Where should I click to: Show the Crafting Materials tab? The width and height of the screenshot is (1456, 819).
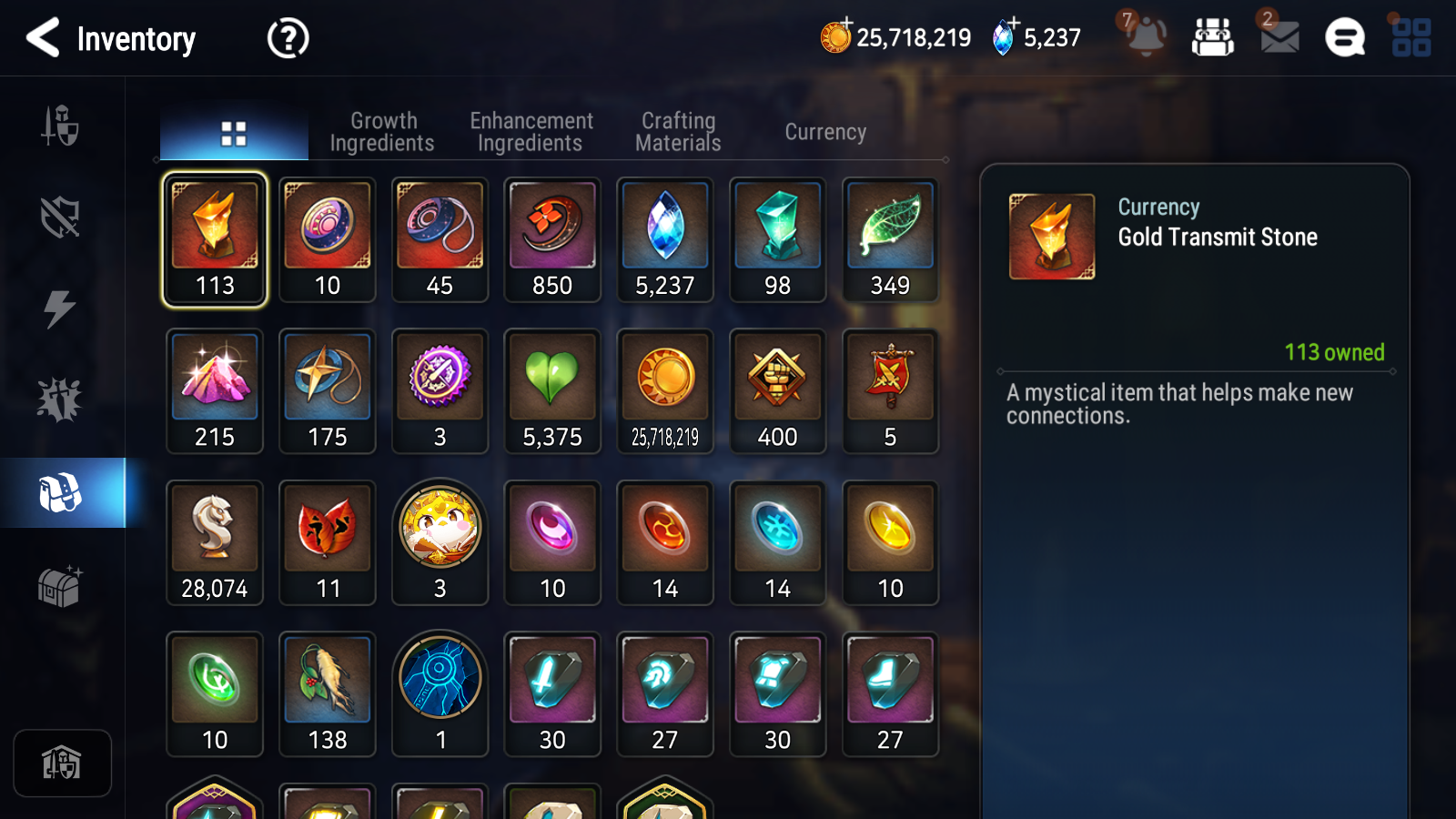pos(678,132)
